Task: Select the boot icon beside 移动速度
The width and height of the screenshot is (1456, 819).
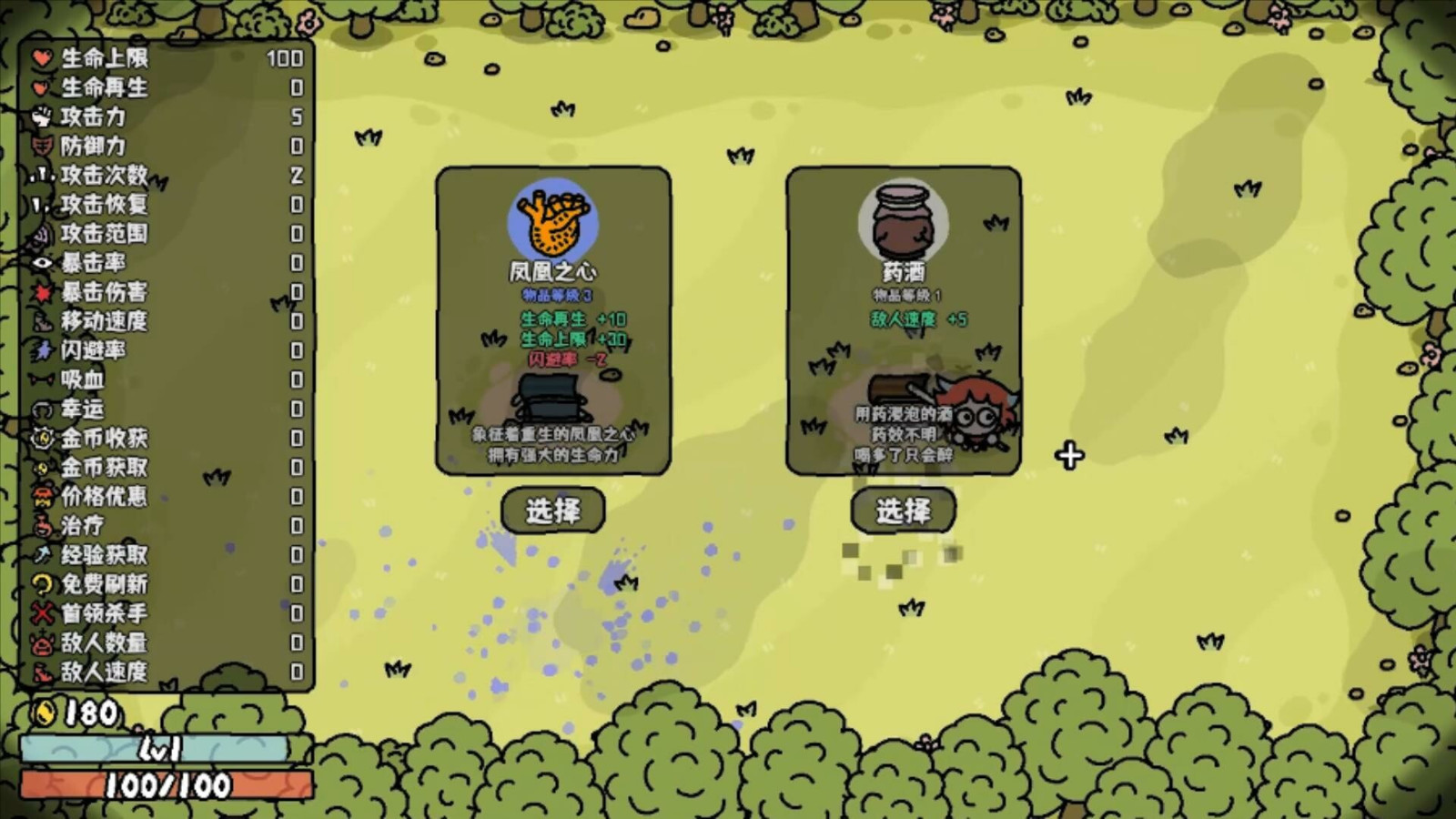Action: click(41, 319)
